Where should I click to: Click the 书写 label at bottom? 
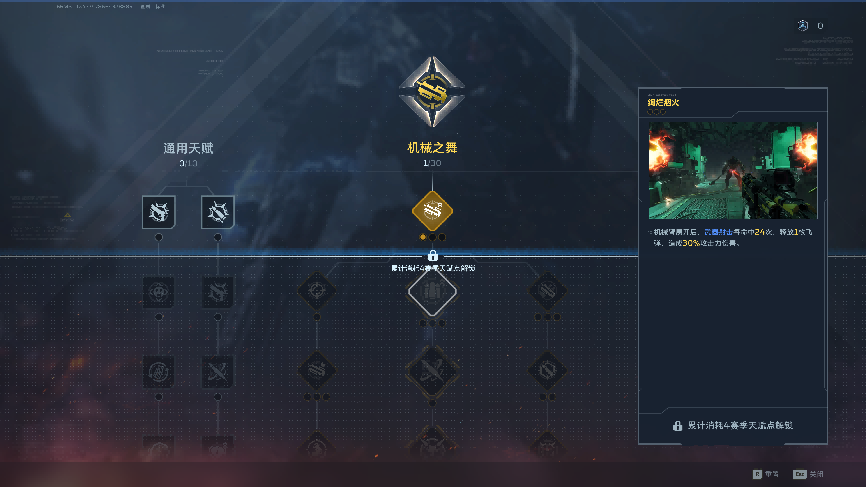tap(770, 474)
